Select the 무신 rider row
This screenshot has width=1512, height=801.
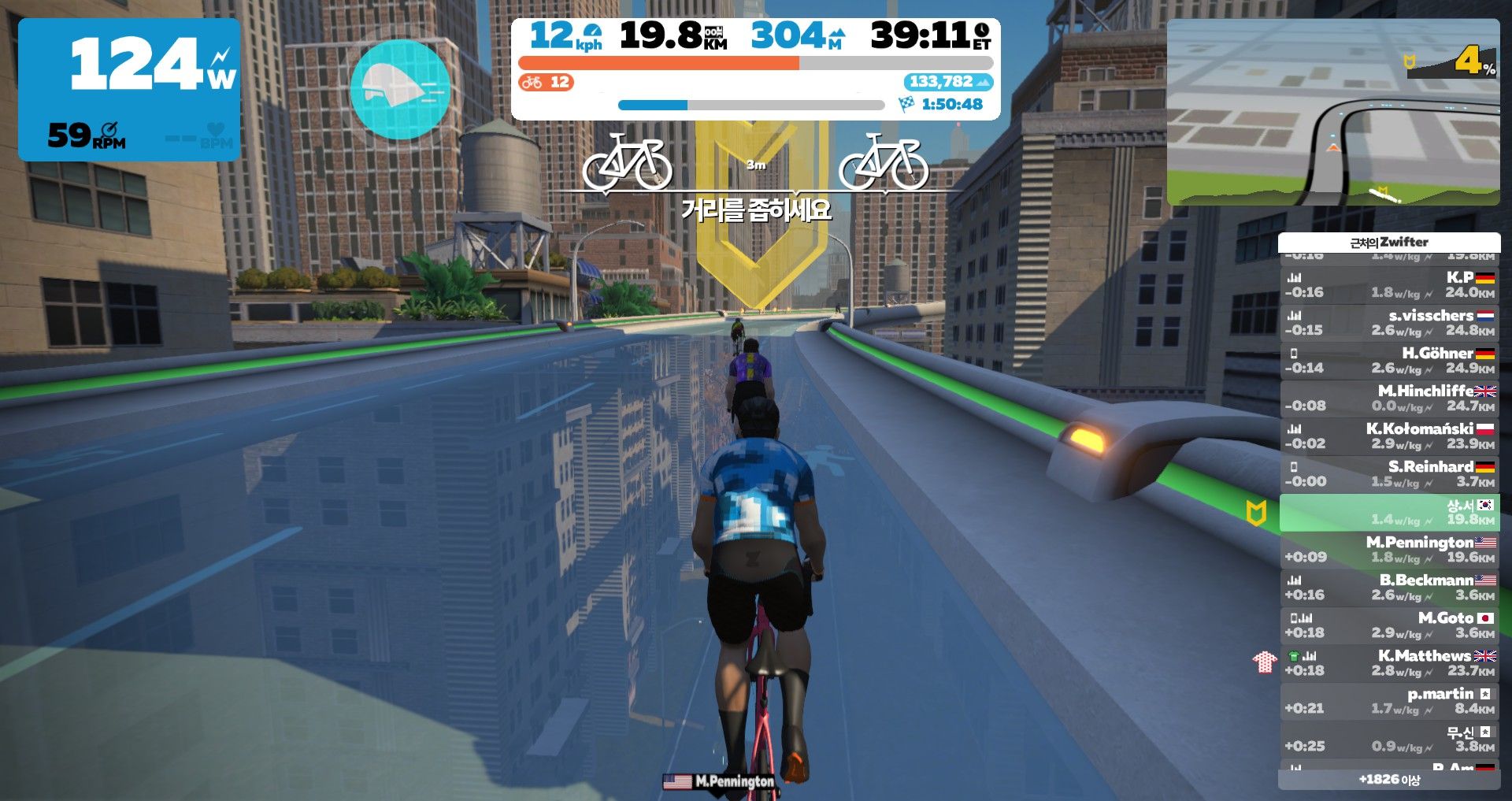[x=1389, y=738]
